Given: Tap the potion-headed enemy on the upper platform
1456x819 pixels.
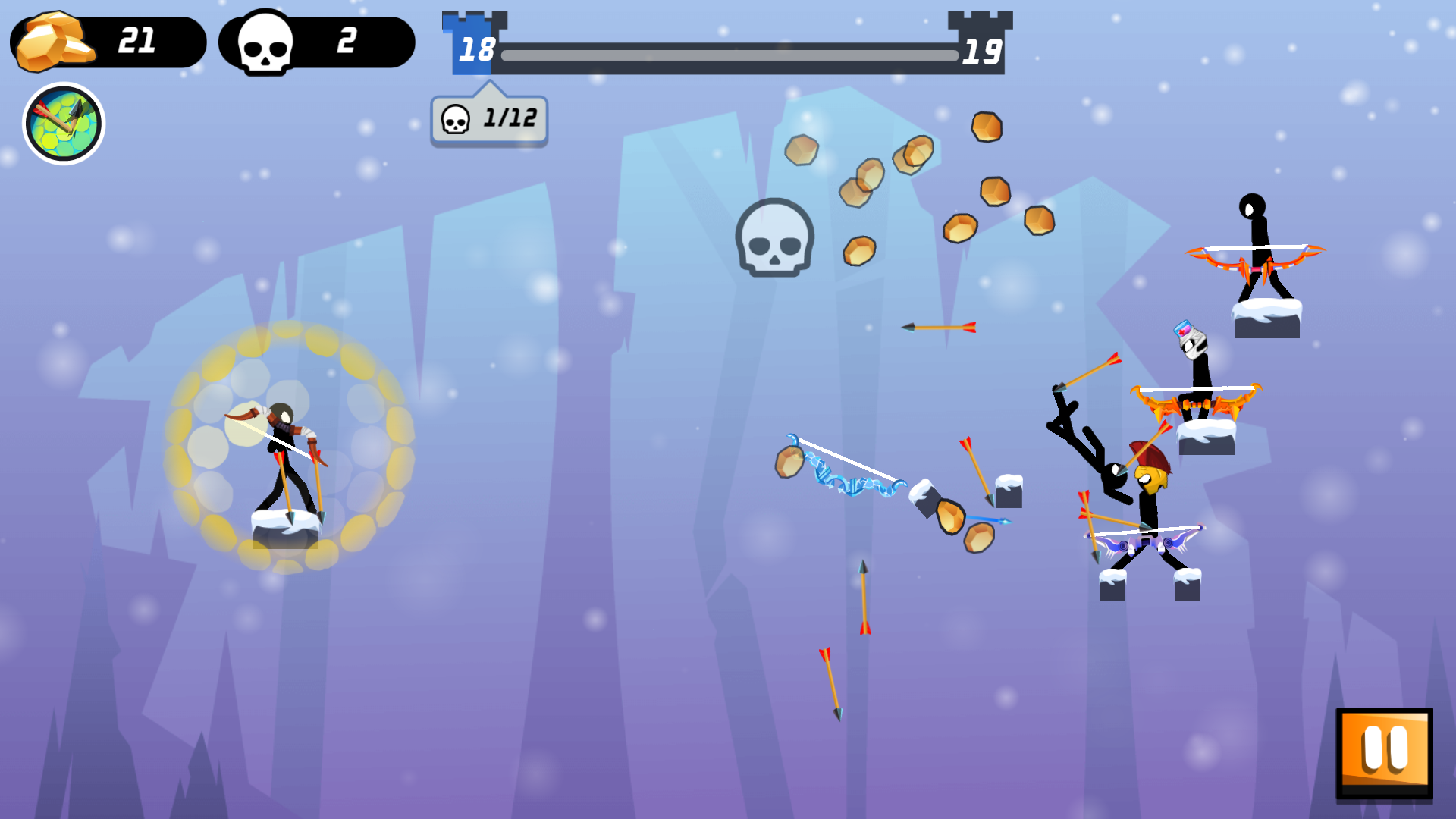Looking at the screenshot, I should click(1194, 356).
